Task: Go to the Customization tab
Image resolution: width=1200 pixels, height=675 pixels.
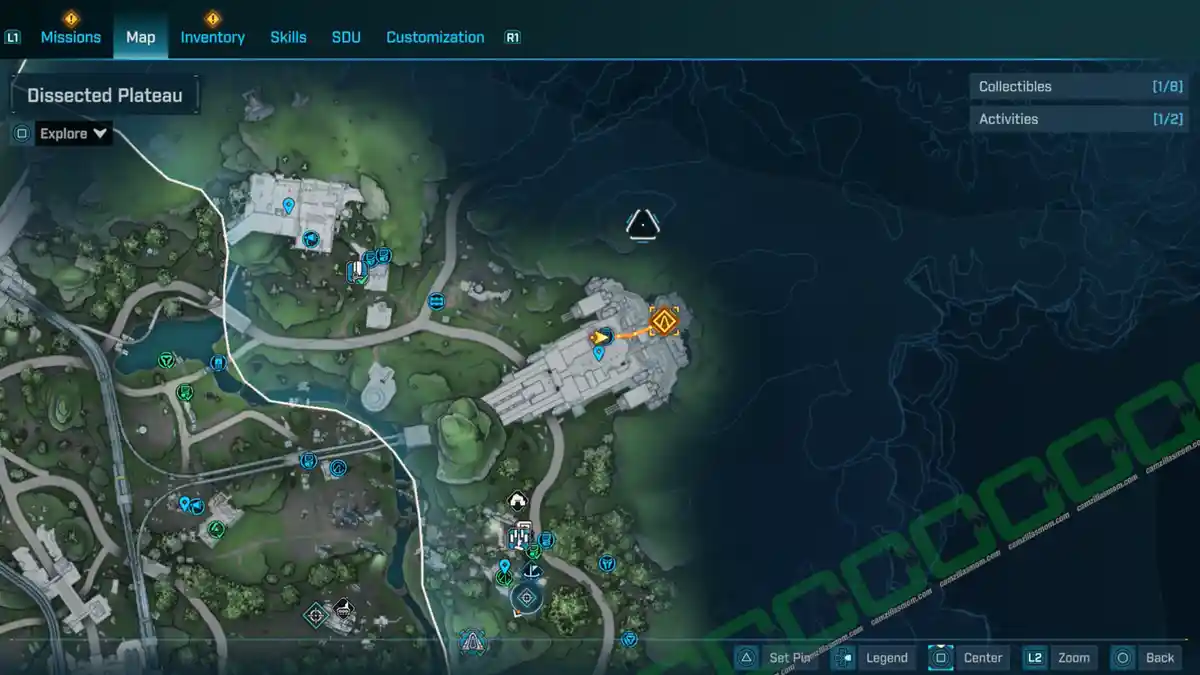Action: [435, 37]
